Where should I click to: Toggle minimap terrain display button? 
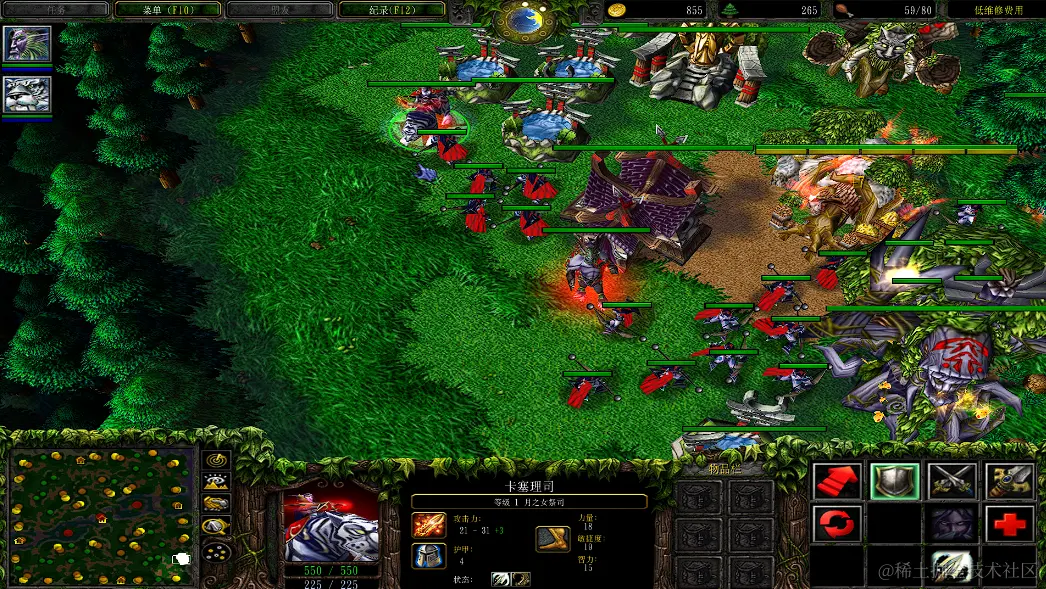(217, 482)
